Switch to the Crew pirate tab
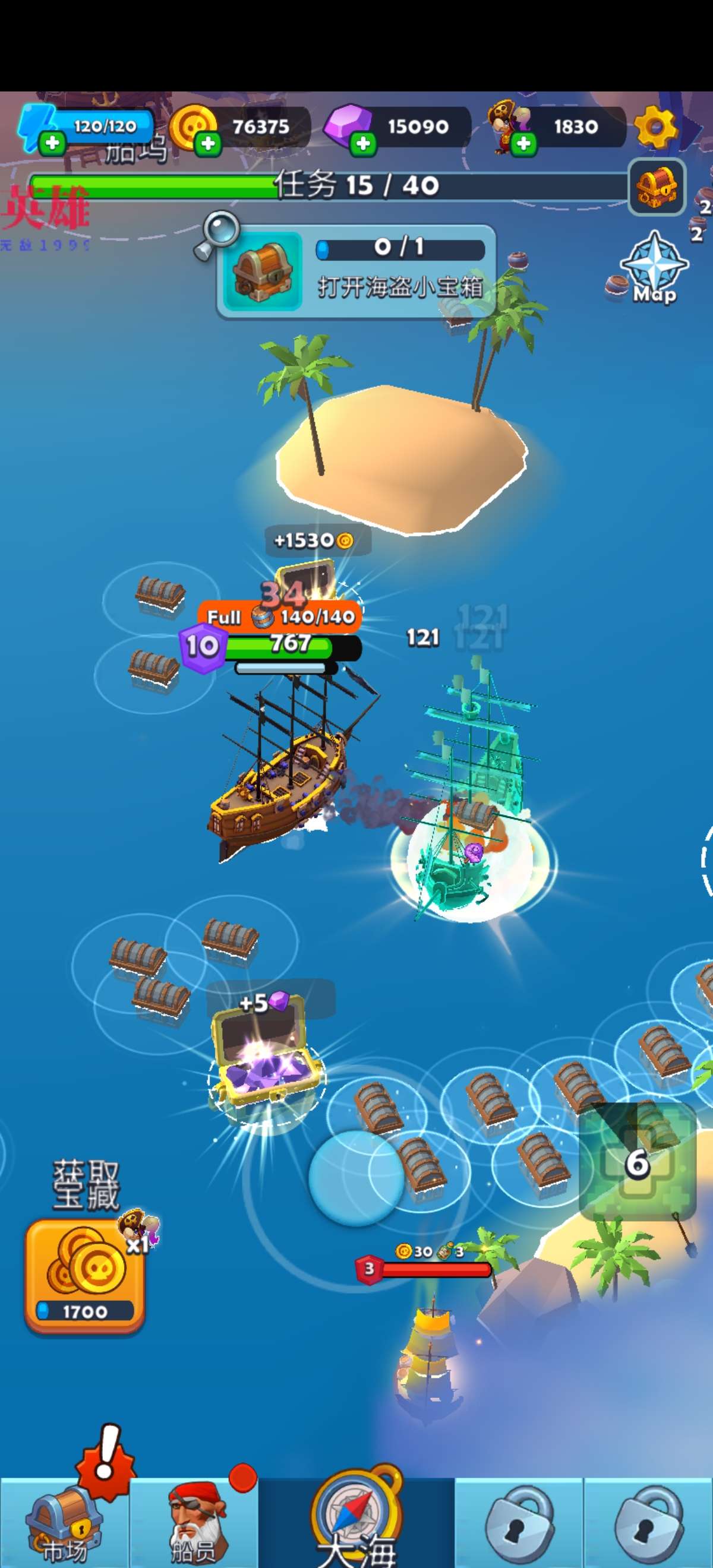The height and width of the screenshot is (1568, 713). point(194,1522)
